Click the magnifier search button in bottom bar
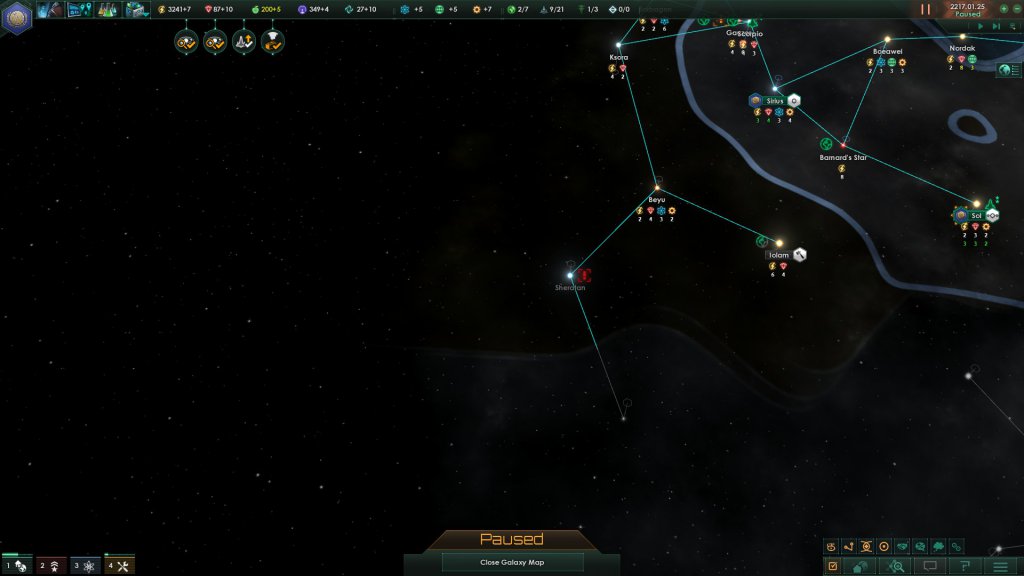Image resolution: width=1024 pixels, height=576 pixels. 897,566
